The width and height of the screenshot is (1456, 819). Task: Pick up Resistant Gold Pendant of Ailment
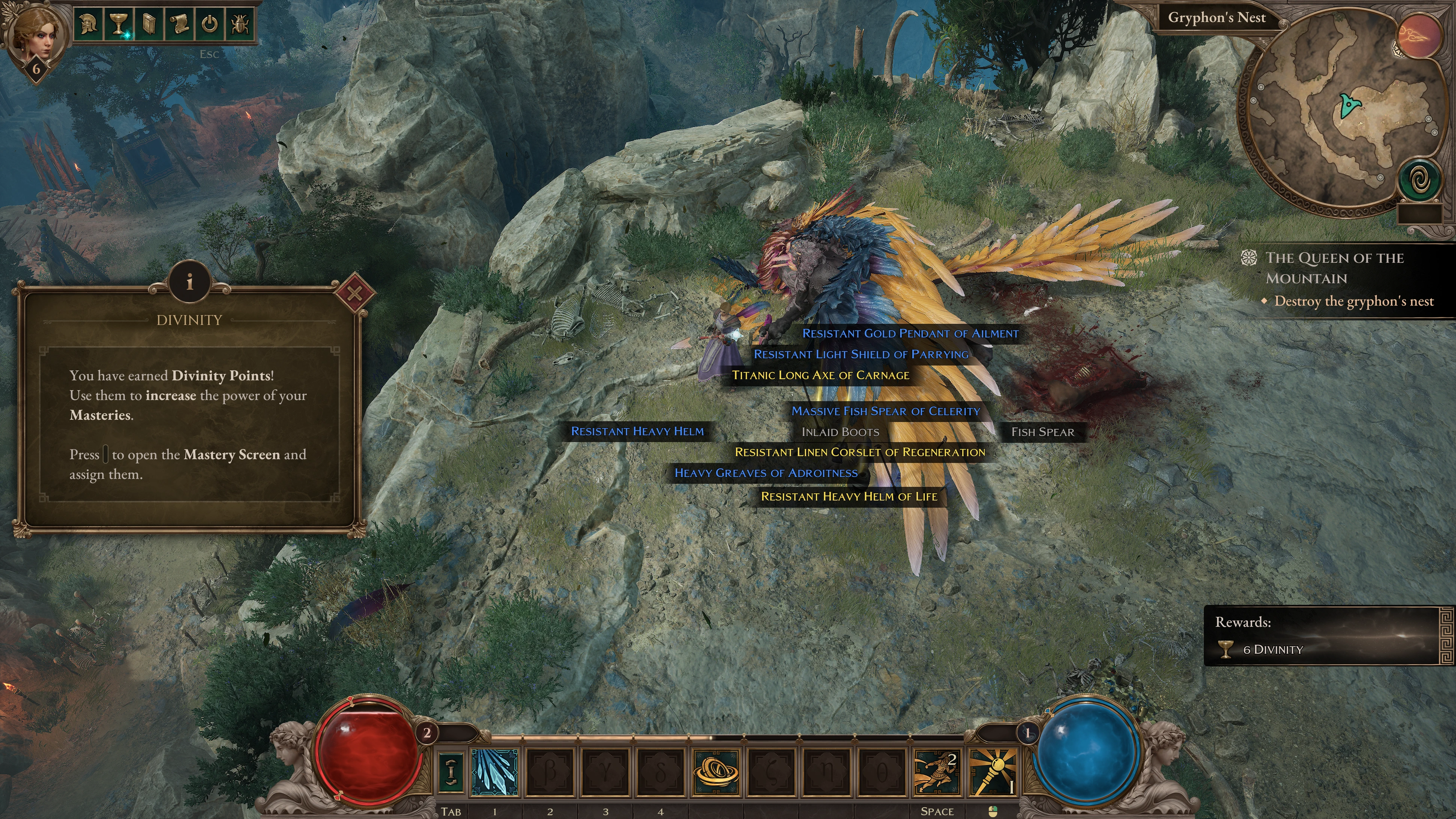910,333
